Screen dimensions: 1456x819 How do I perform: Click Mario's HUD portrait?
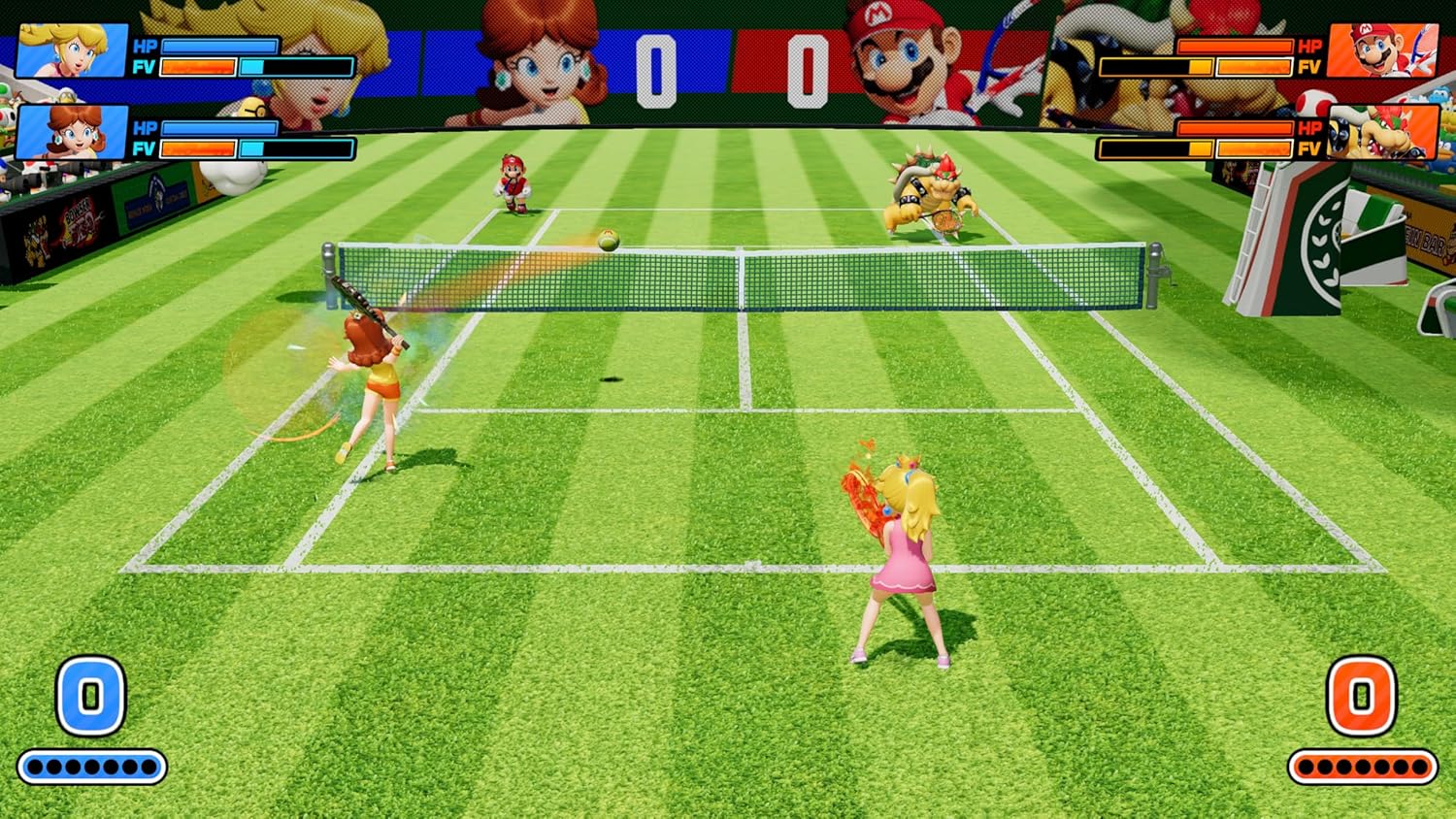1382,49
